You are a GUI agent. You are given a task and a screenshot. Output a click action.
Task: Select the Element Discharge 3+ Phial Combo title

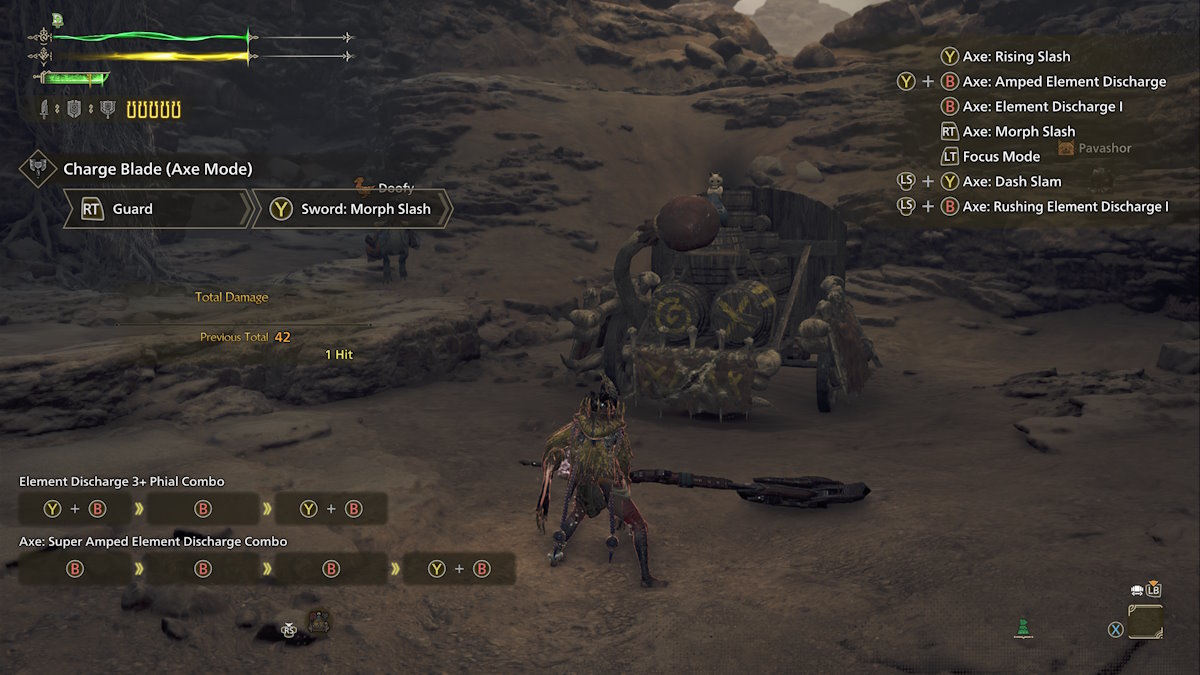click(x=122, y=481)
